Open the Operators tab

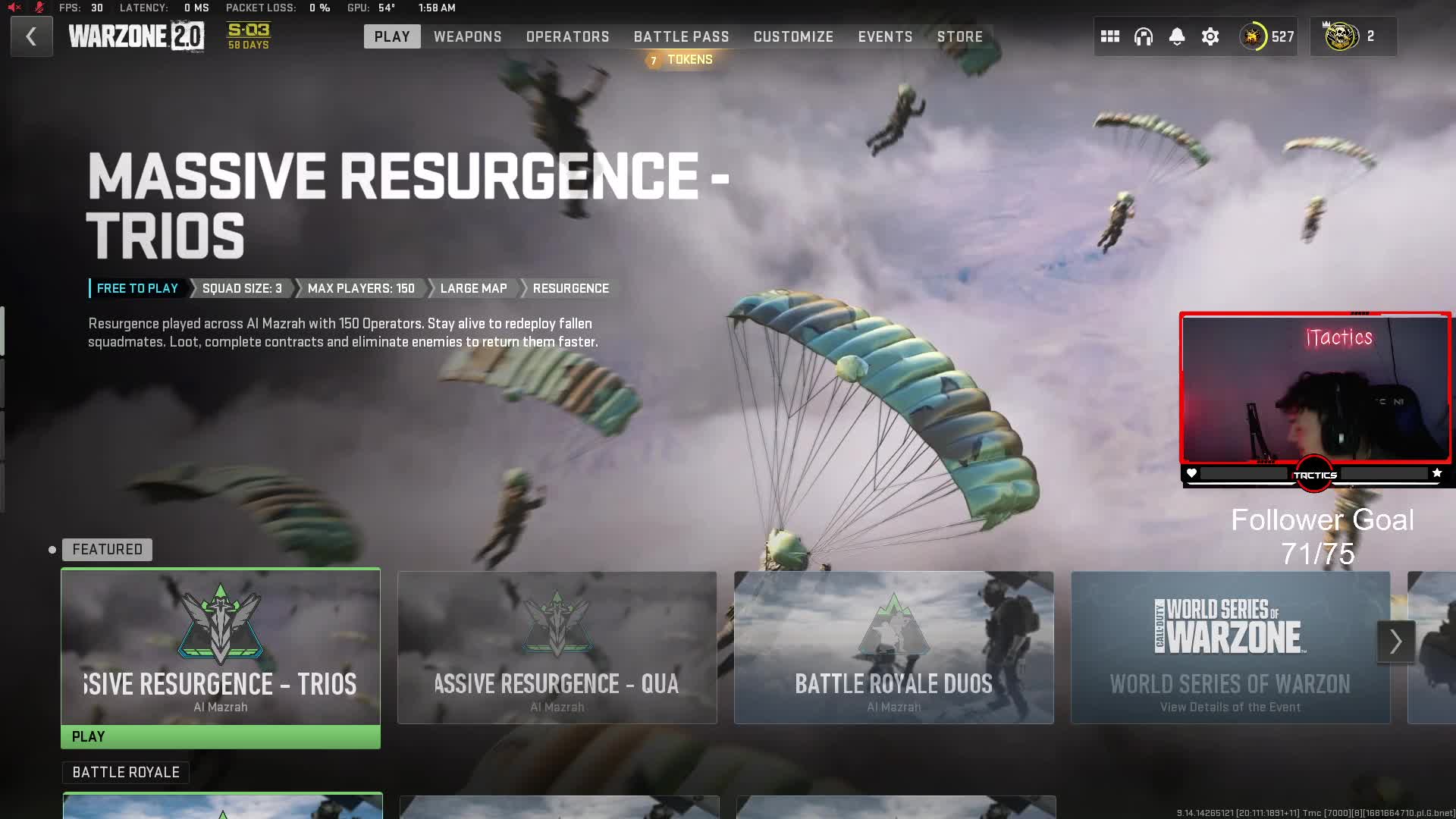pyautogui.click(x=567, y=36)
